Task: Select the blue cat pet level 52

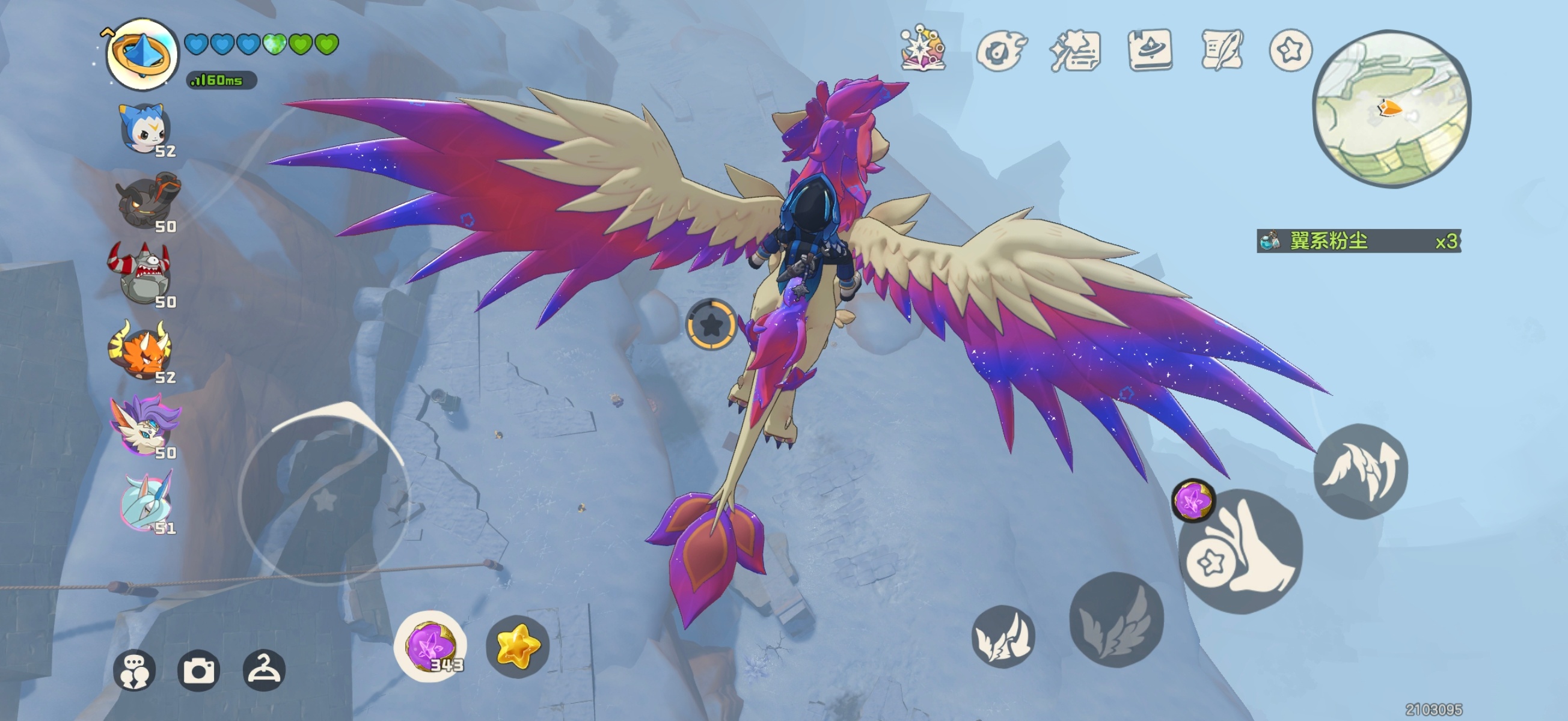Action: 145,129
